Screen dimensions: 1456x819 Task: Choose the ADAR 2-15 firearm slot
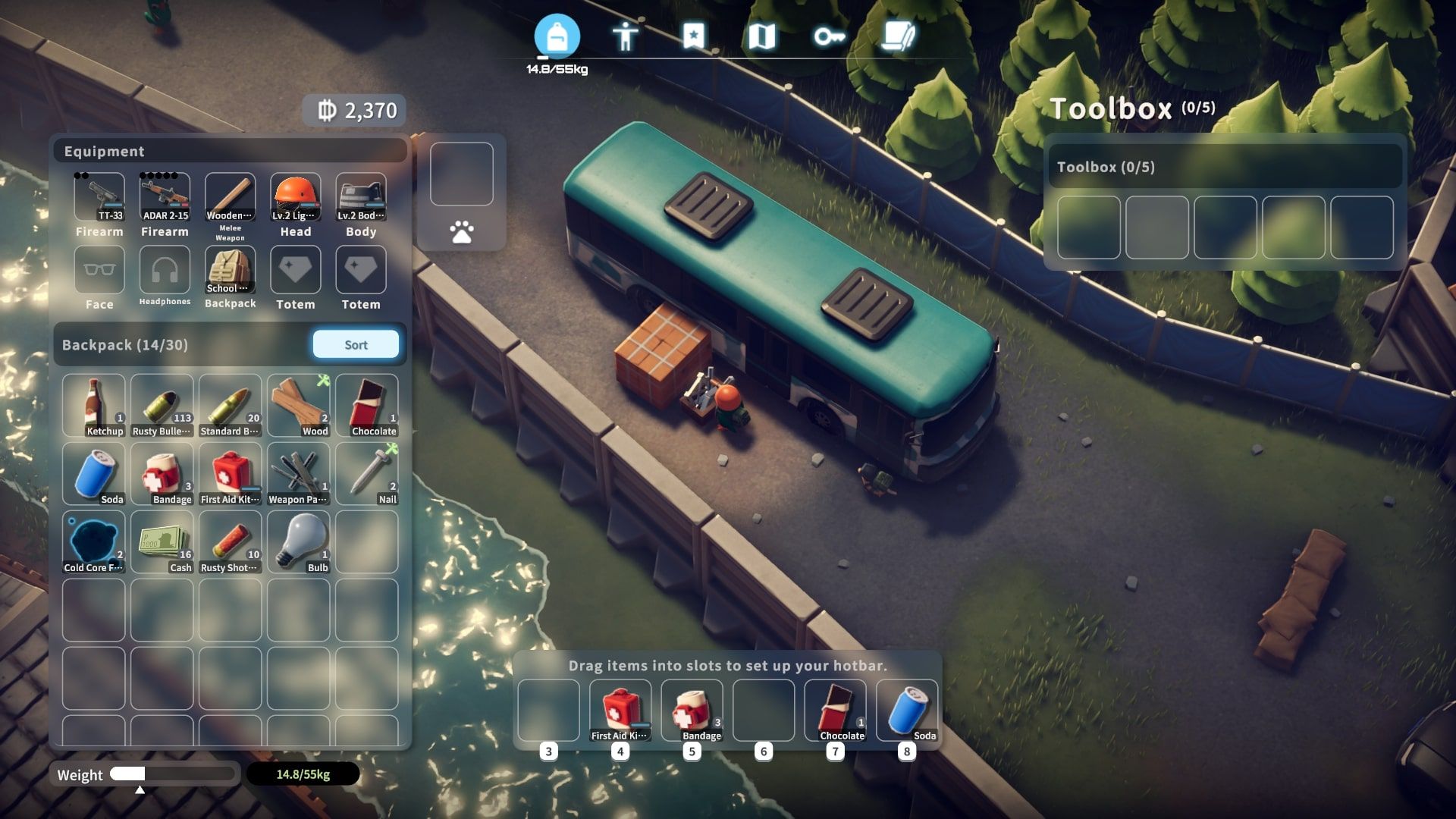point(165,198)
